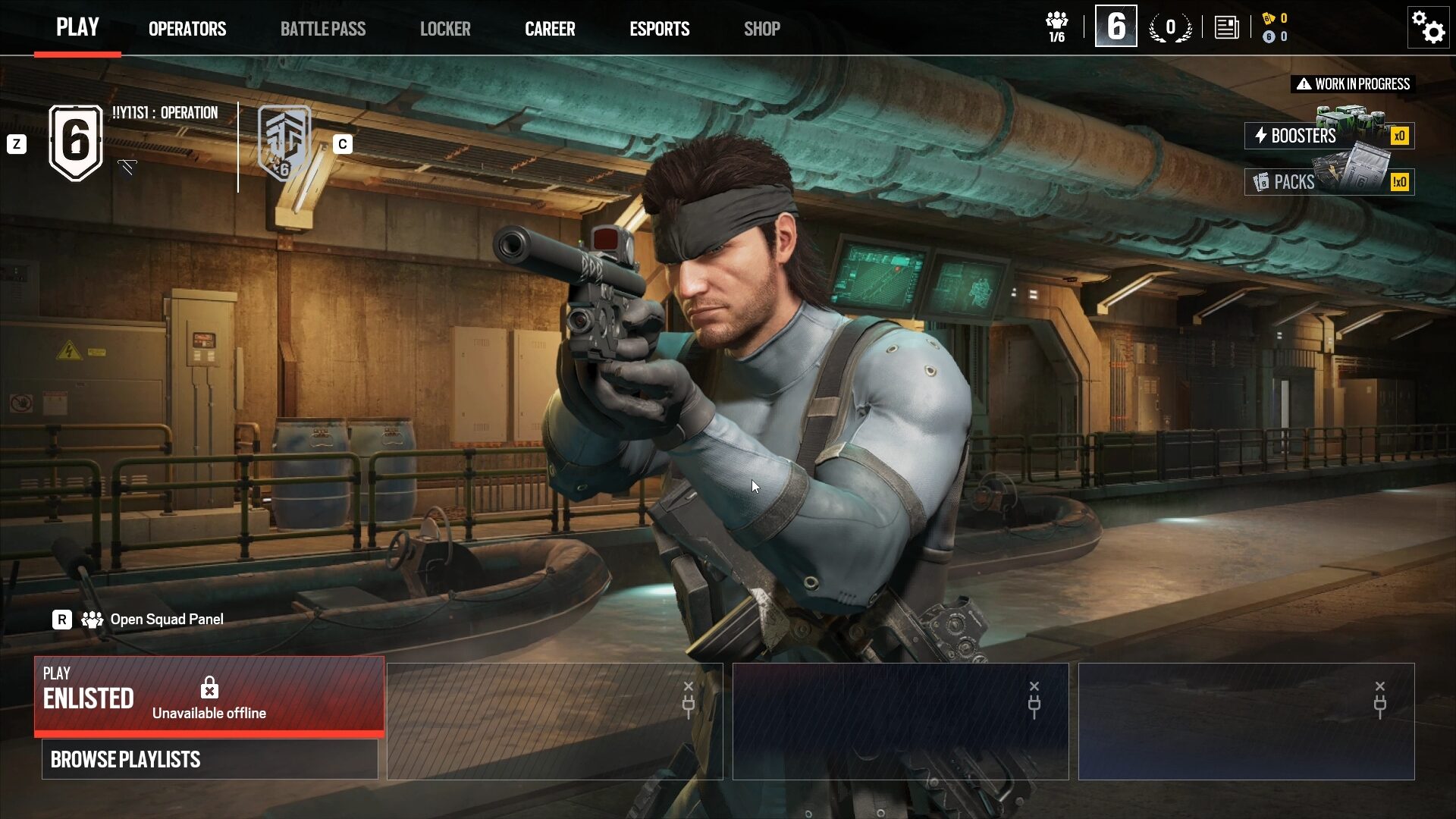Open the clan emblem marked with C
Screen dimensions: 1456x819
coord(283,141)
